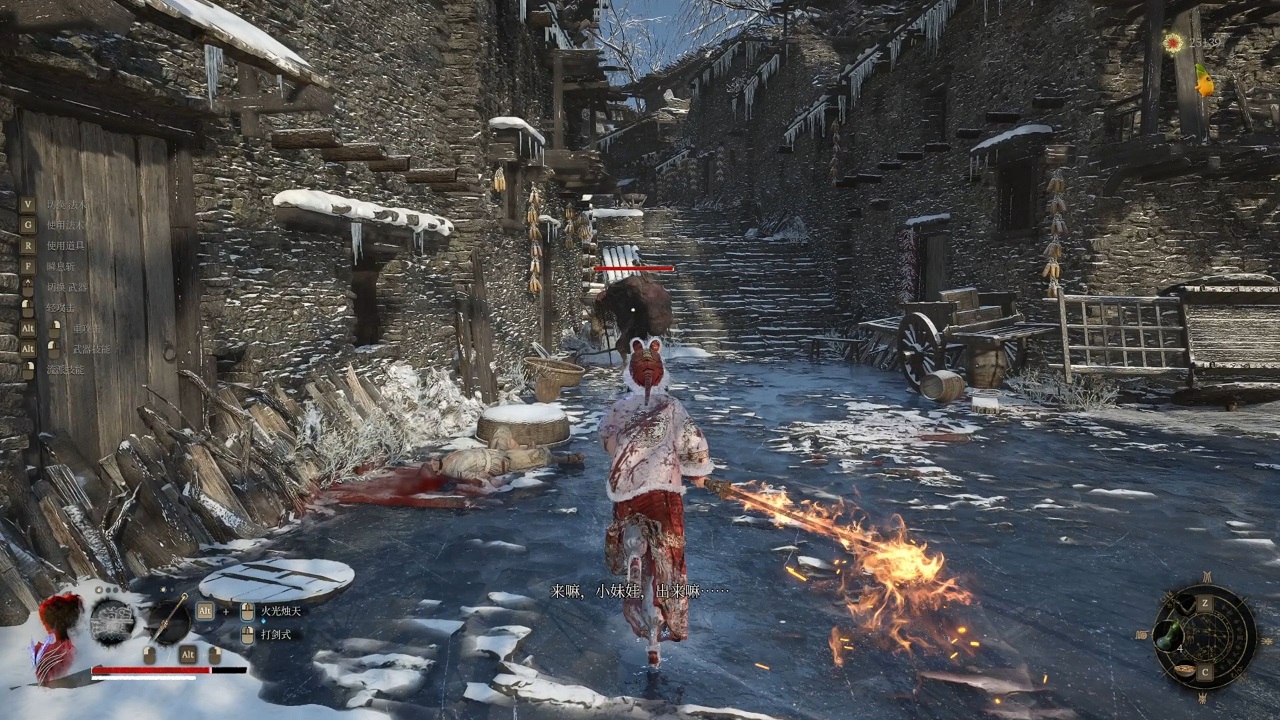1280x720 pixels.
Task: Click the spell seal icon
Action: click(x=112, y=621)
